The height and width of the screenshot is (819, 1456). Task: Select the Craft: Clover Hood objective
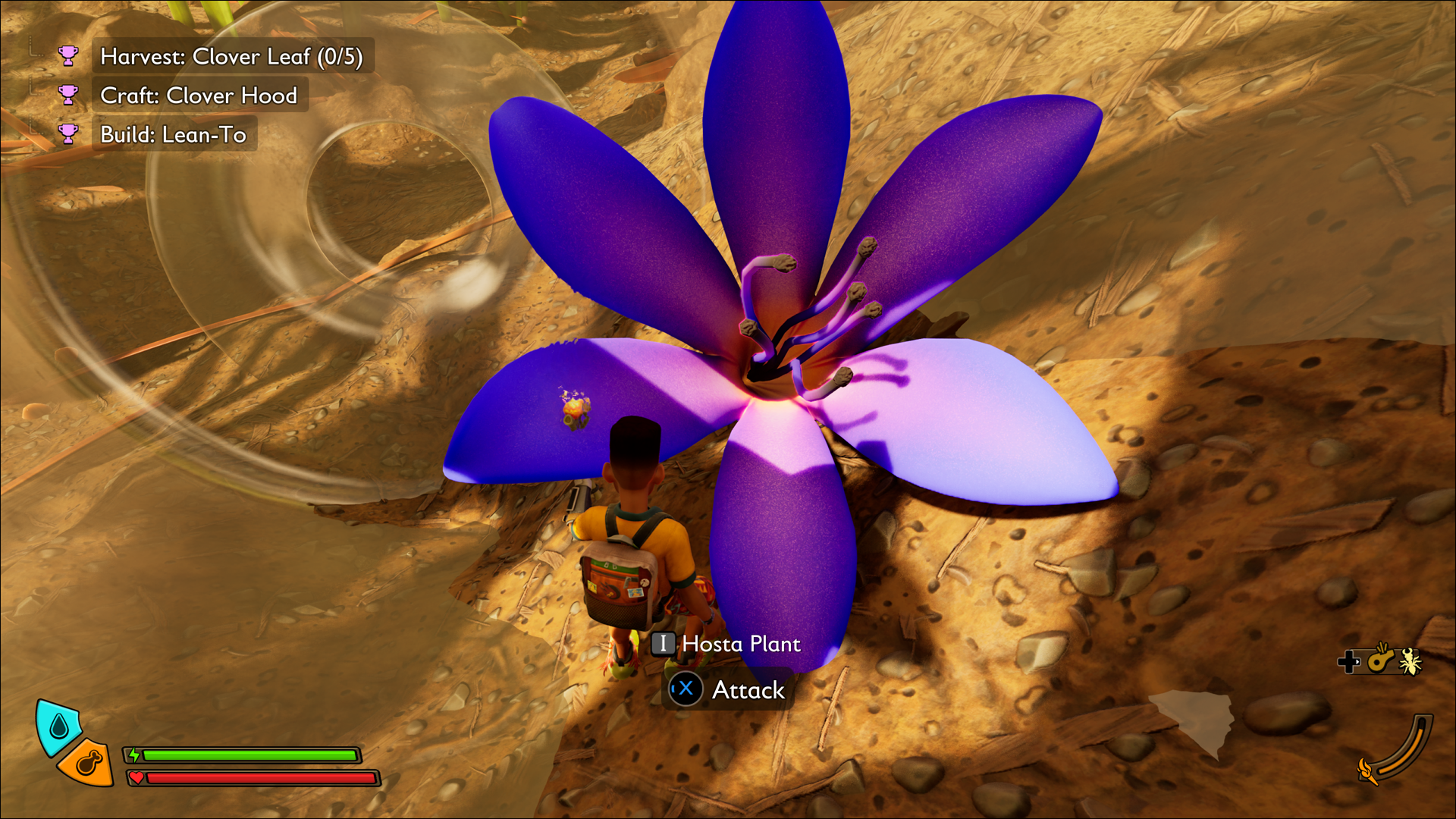click(x=199, y=96)
